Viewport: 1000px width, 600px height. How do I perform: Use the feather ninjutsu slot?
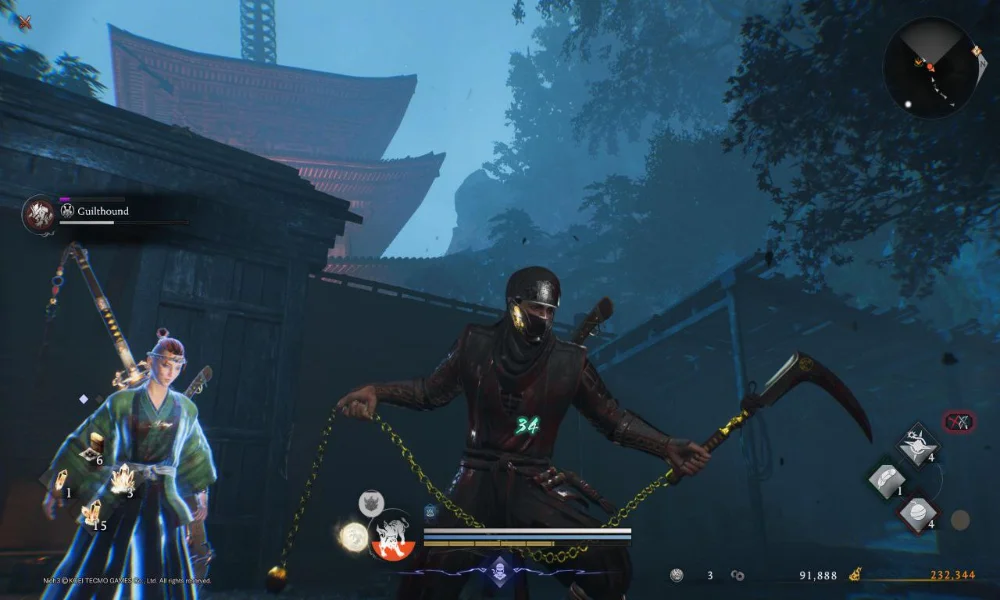[886, 479]
